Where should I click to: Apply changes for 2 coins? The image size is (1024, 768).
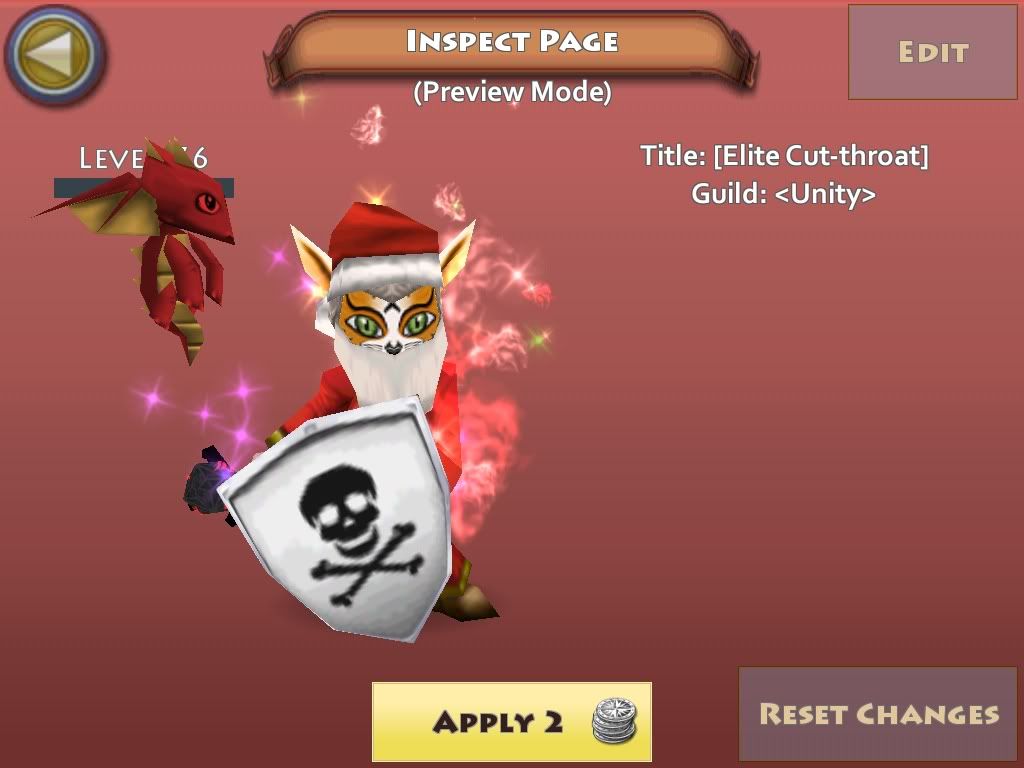[x=511, y=721]
